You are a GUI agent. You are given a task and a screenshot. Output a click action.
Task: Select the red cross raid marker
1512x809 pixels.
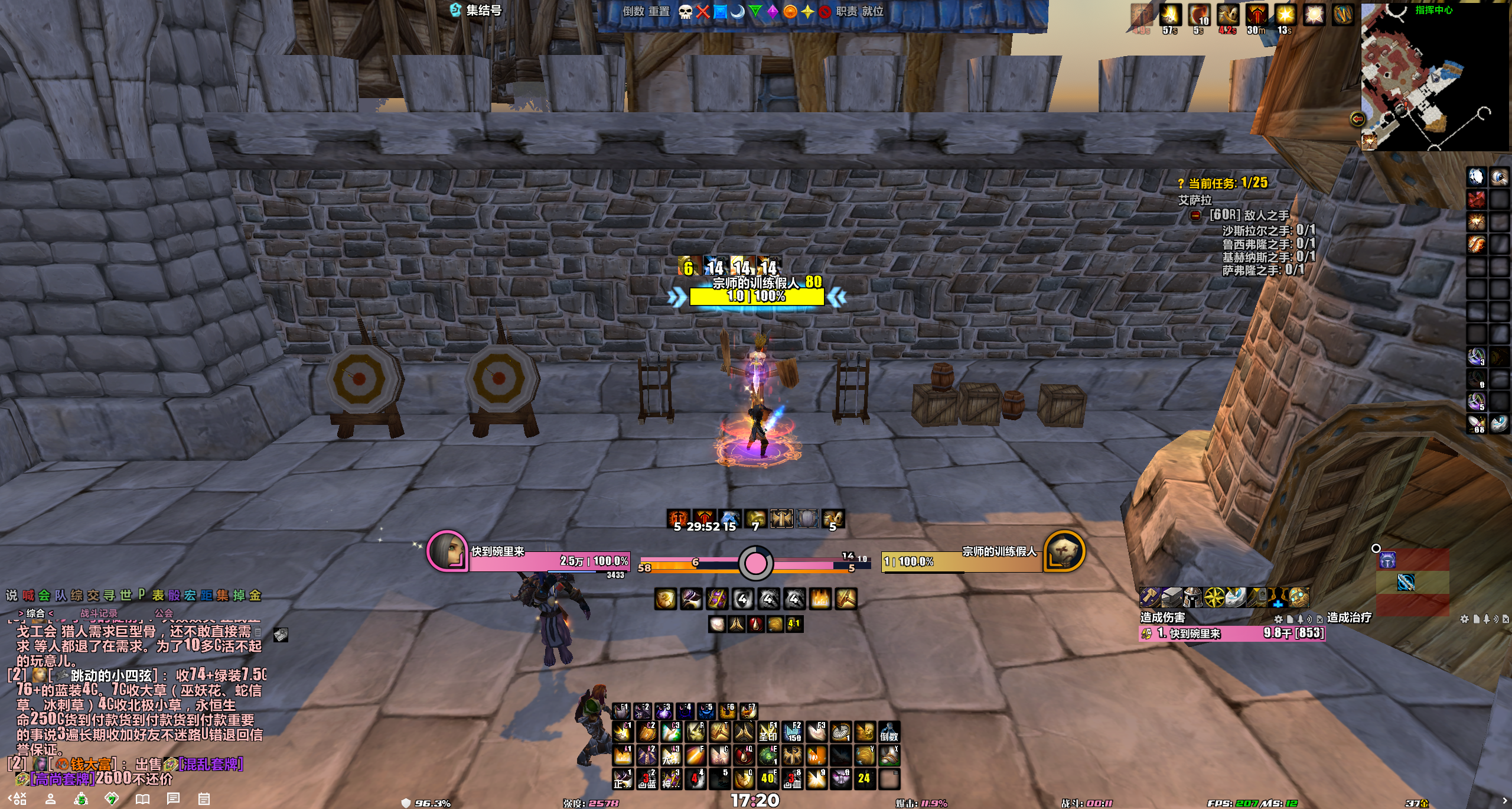[x=703, y=12]
